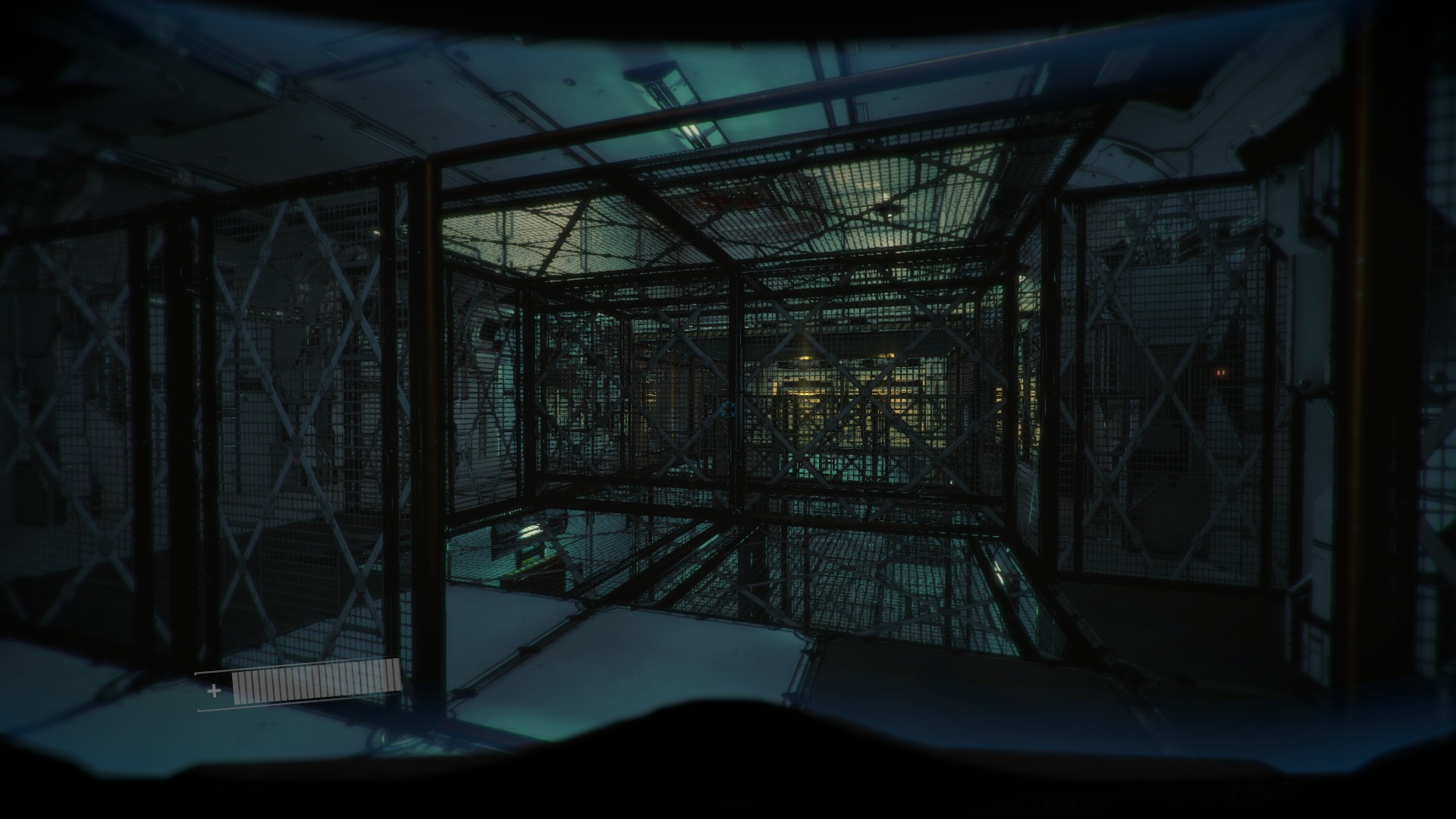Click the health cross icon
Viewport: 1456px width, 819px height.
point(215,692)
